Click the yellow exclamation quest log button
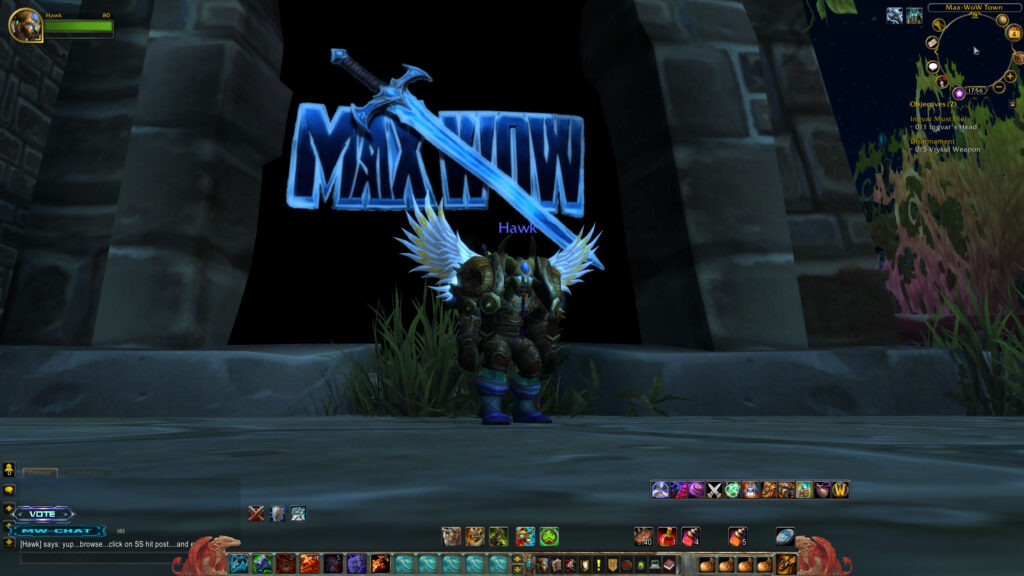 click(x=598, y=565)
